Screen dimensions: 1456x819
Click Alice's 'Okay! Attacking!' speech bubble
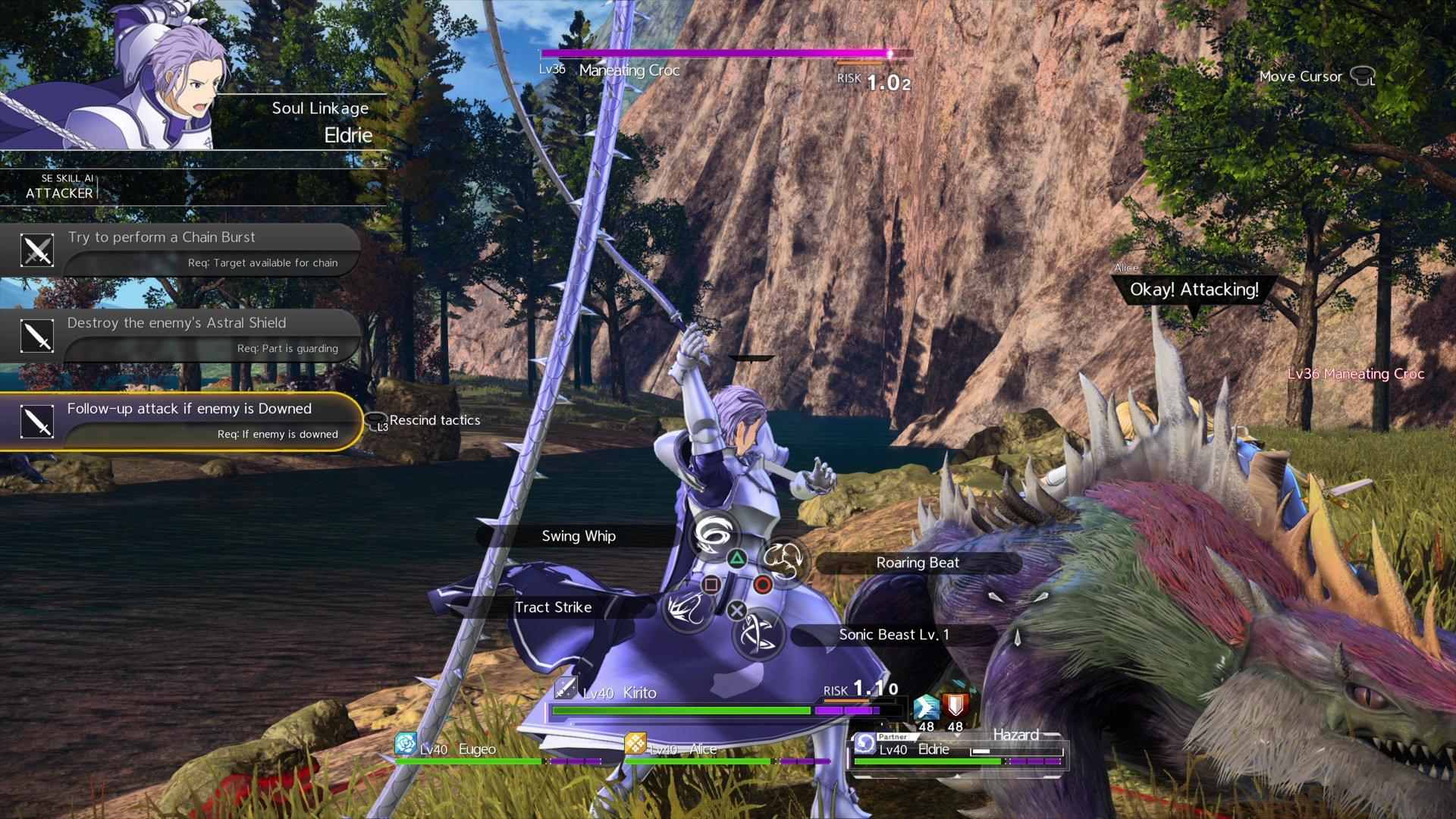(1194, 289)
